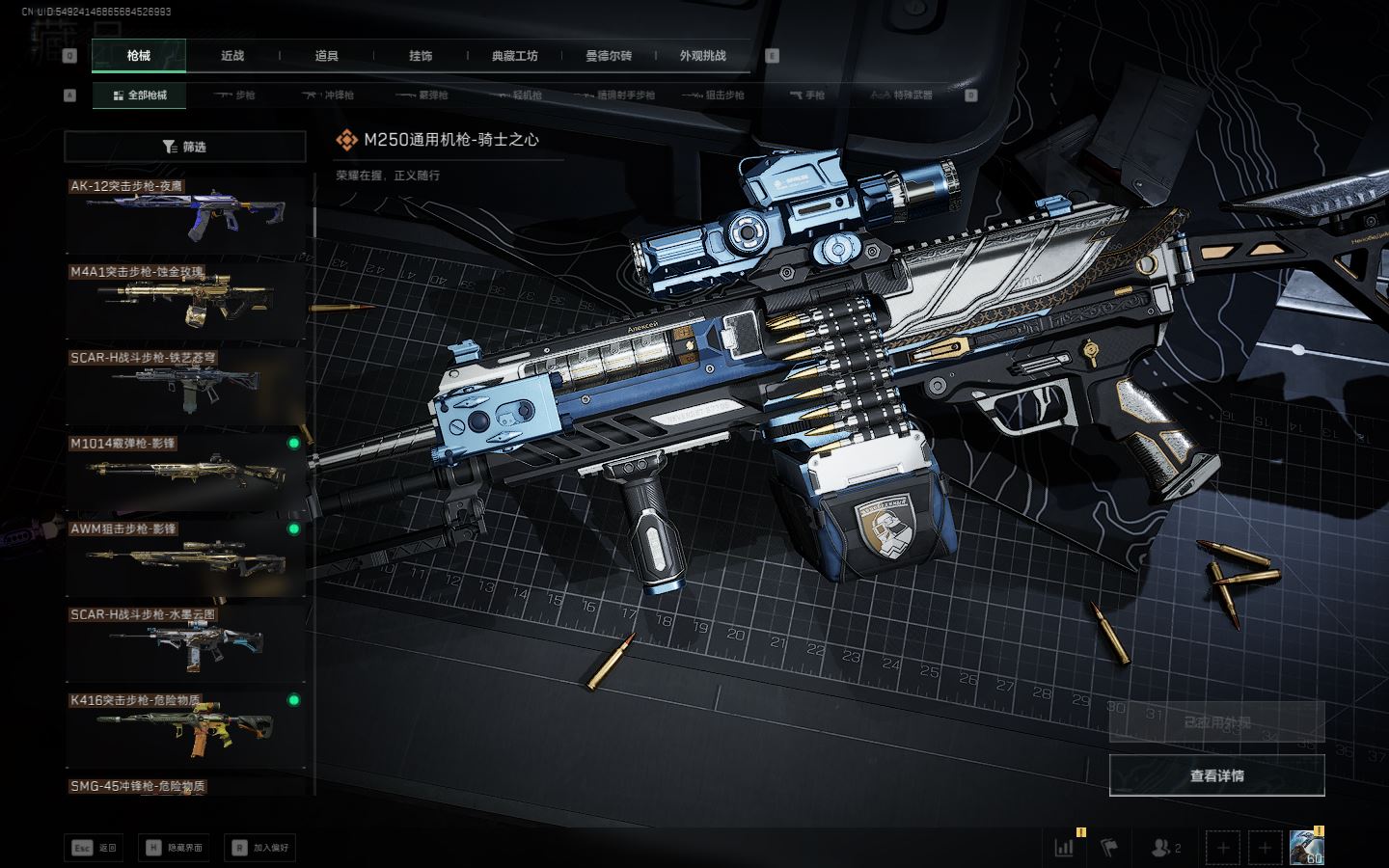Viewport: 1389px width, 868px height.
Task: Open the 典藏工坊 workshop tab
Action: 514,56
